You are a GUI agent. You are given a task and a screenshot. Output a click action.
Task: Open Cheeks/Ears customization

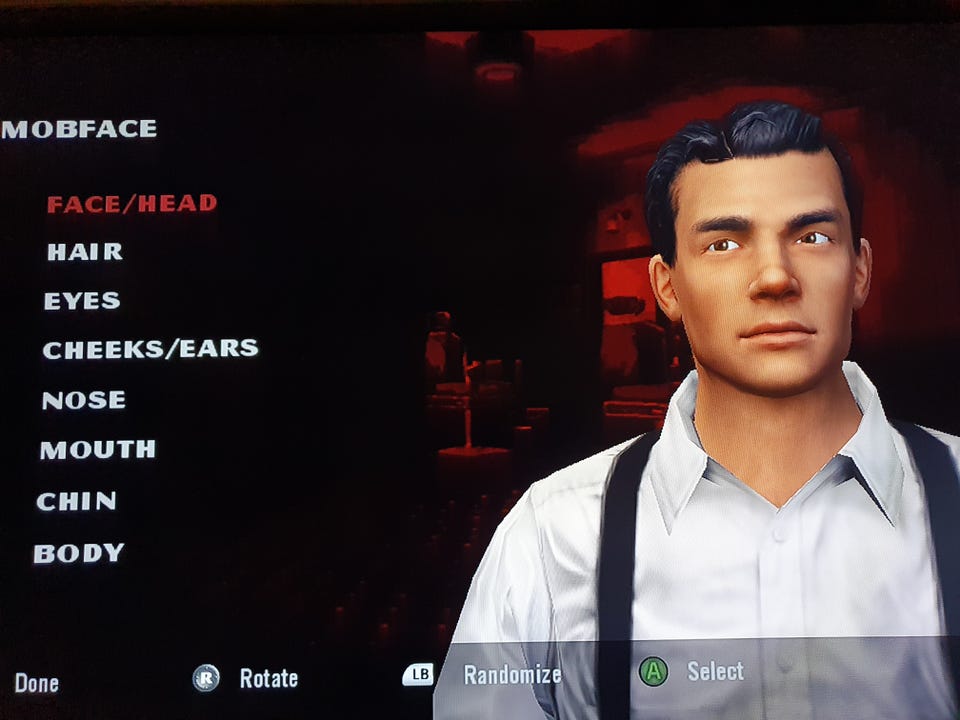tap(150, 349)
